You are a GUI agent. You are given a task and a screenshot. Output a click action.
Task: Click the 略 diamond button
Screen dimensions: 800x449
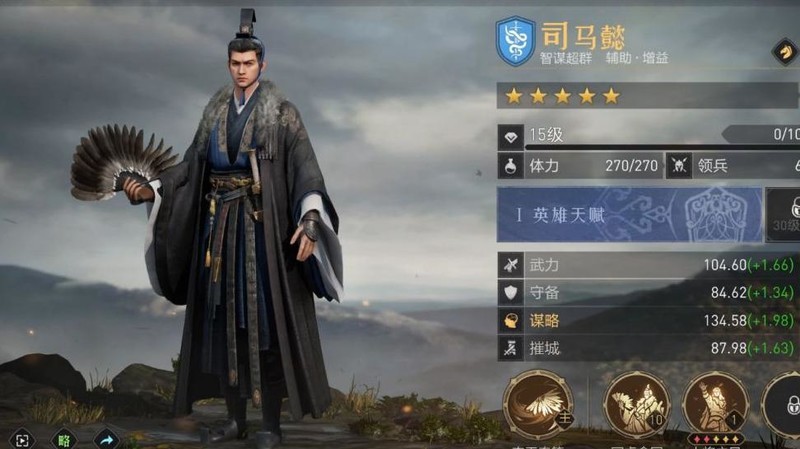(64, 439)
